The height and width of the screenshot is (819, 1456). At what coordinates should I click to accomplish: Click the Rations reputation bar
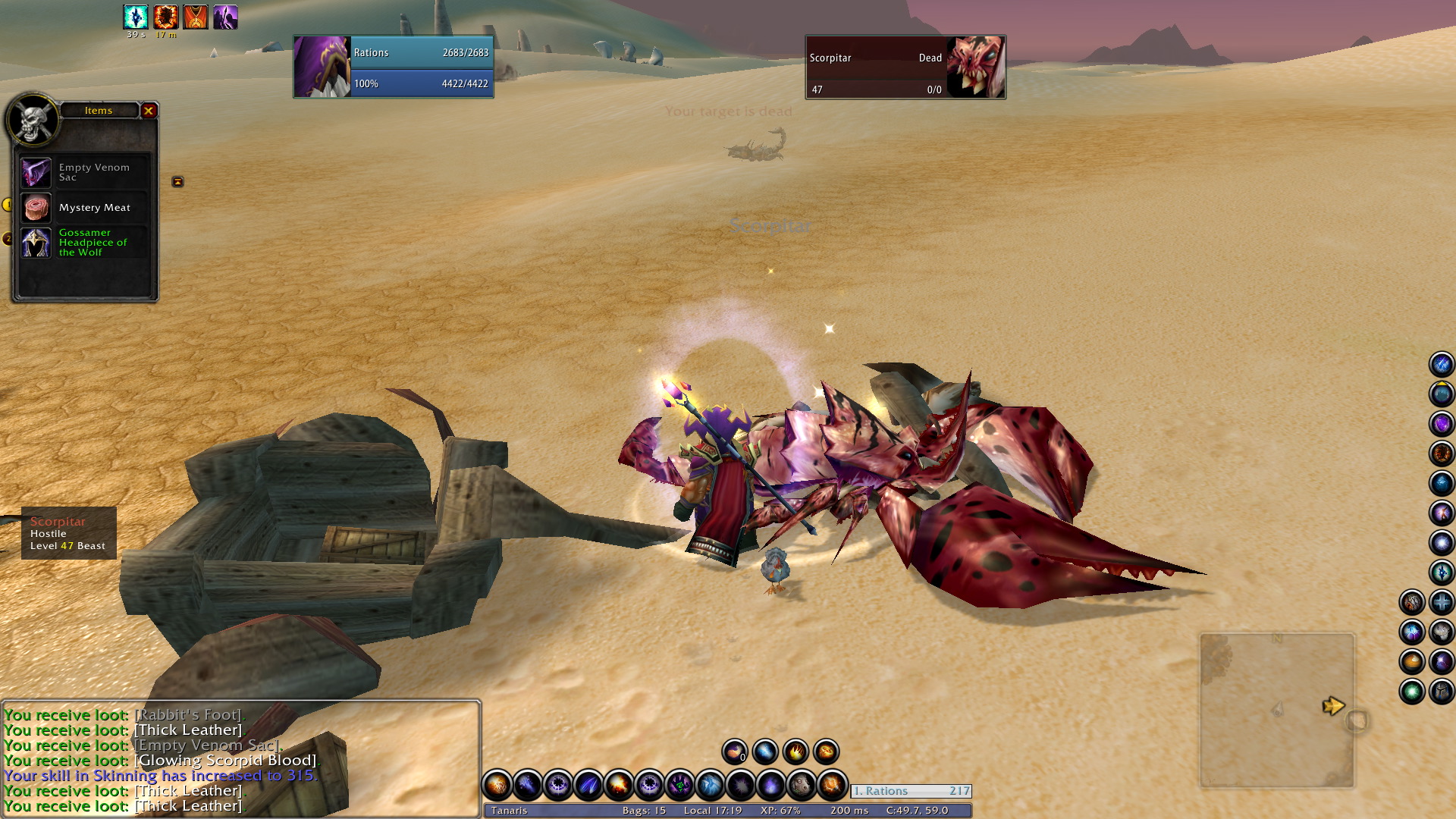tap(911, 791)
